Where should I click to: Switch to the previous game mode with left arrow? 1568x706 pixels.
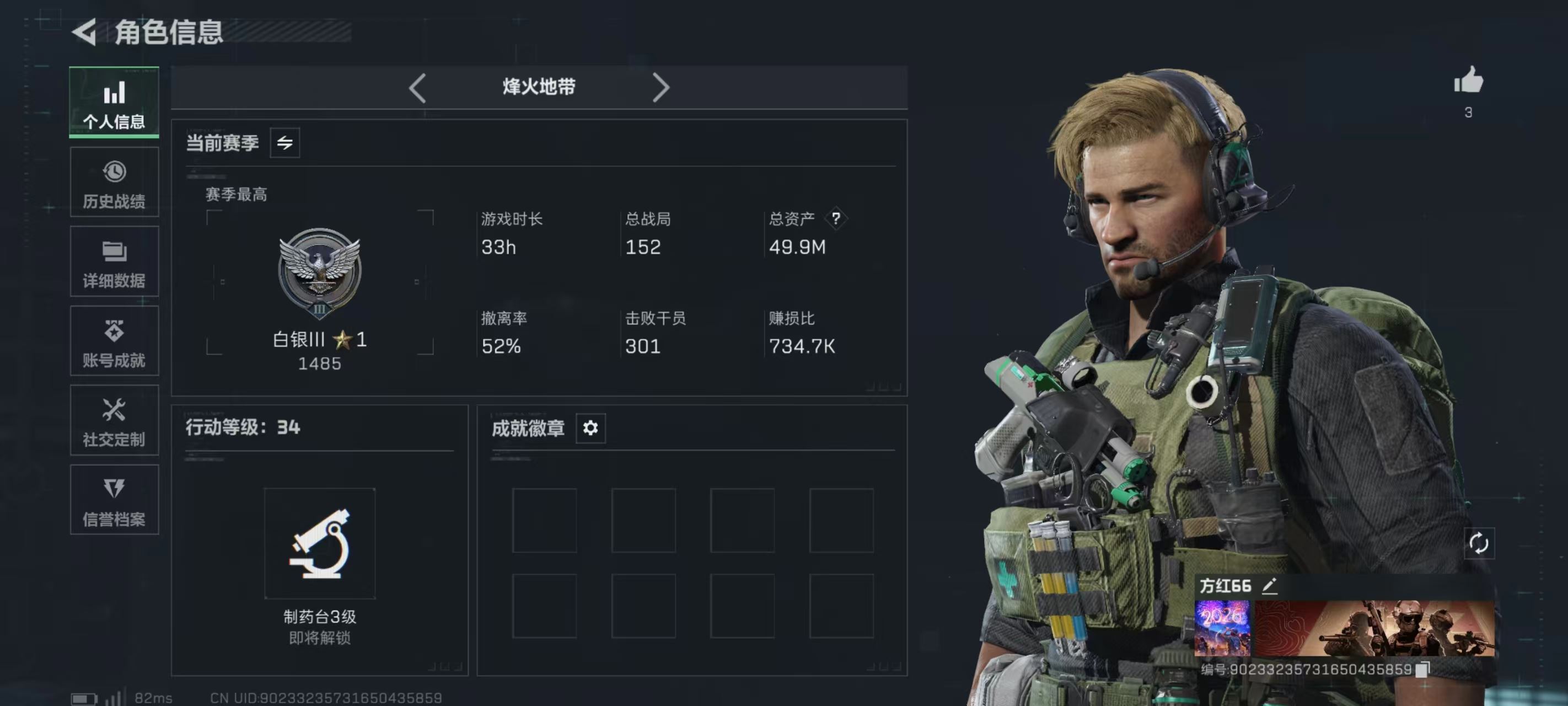pos(417,88)
